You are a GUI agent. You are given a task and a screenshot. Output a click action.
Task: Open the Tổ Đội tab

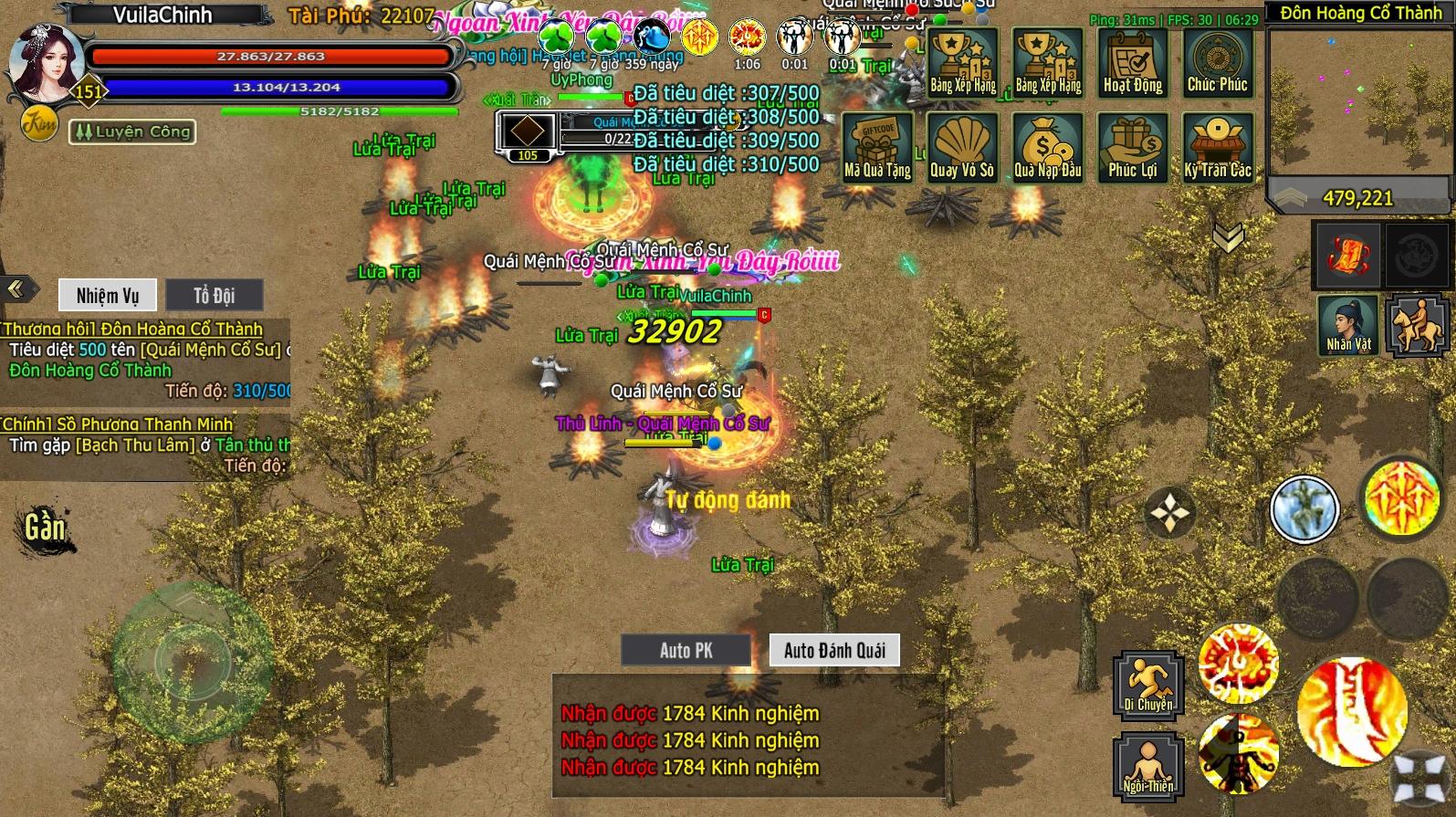point(214,295)
